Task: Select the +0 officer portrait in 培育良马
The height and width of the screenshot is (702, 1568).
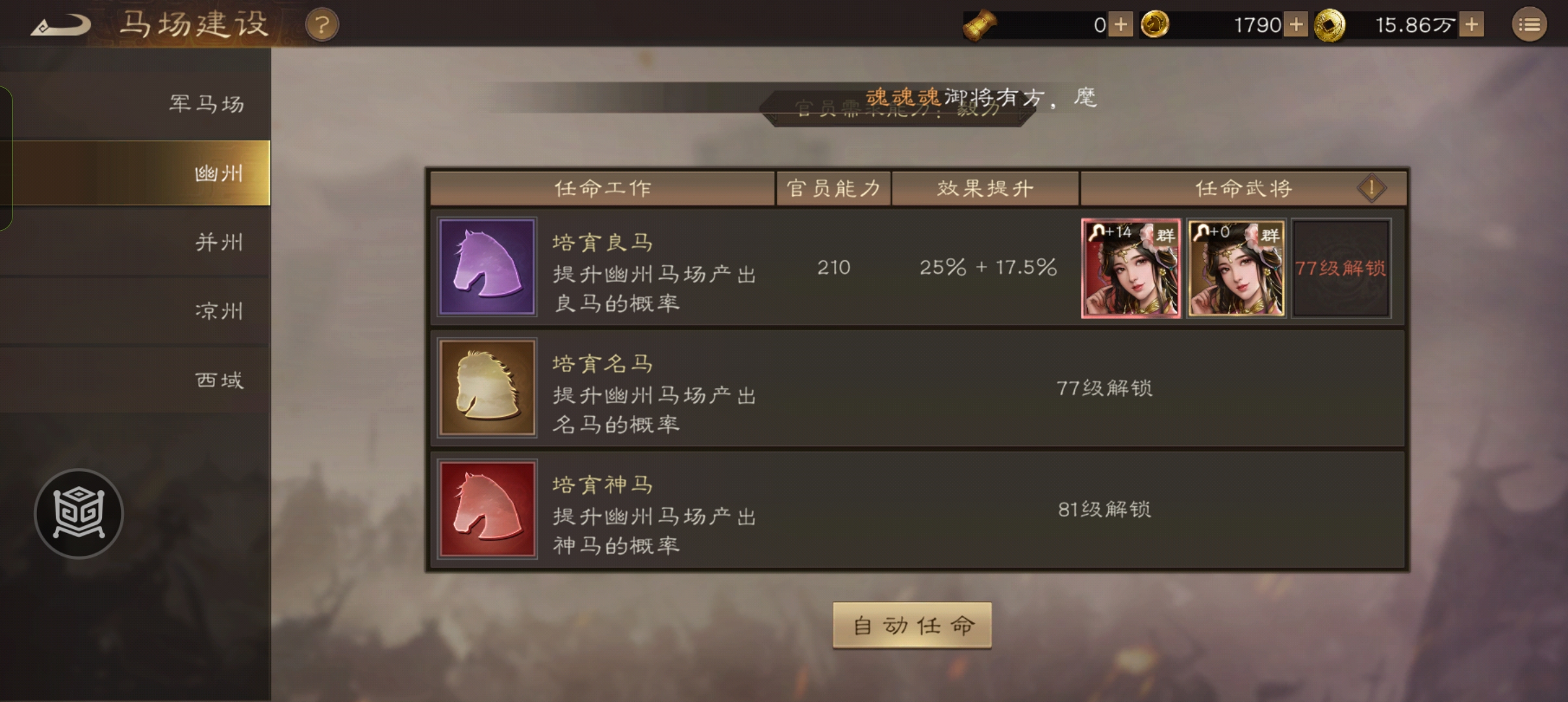Action: [1235, 268]
